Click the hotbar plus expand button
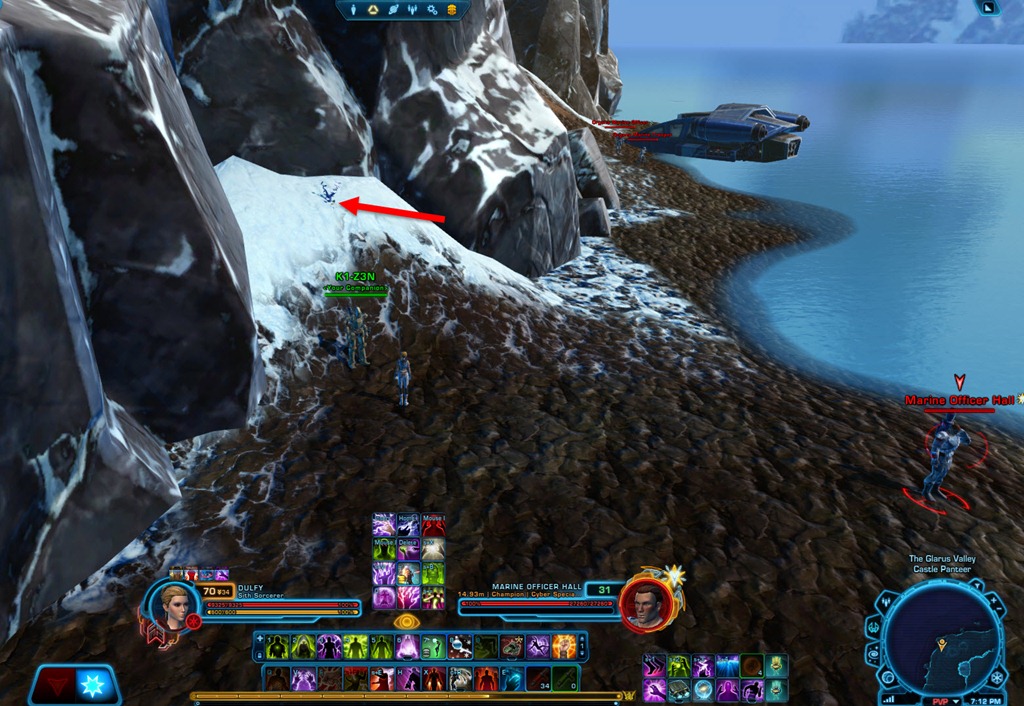The height and width of the screenshot is (706, 1024). point(260,637)
